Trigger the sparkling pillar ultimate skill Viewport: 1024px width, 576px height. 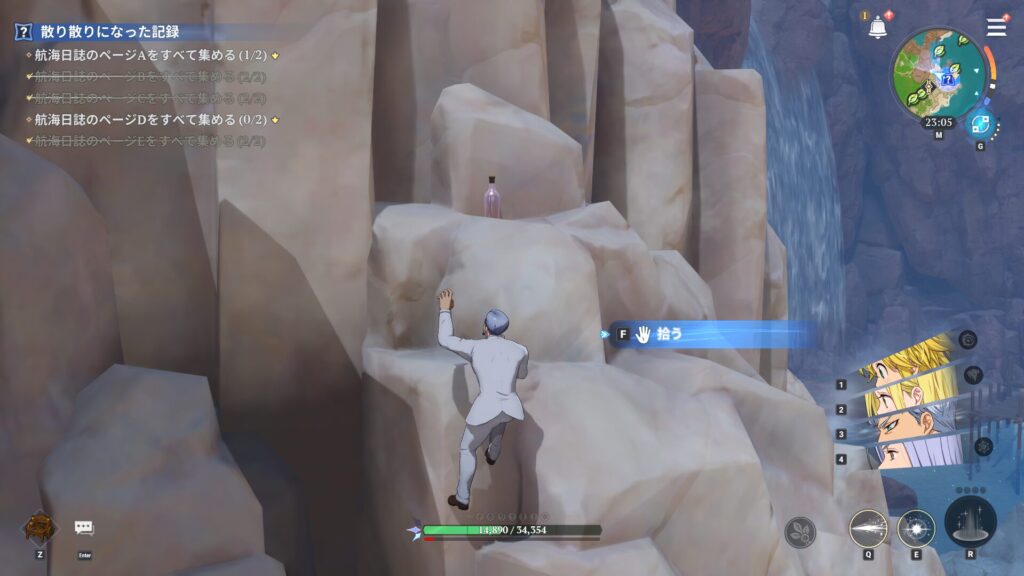[x=969, y=524]
